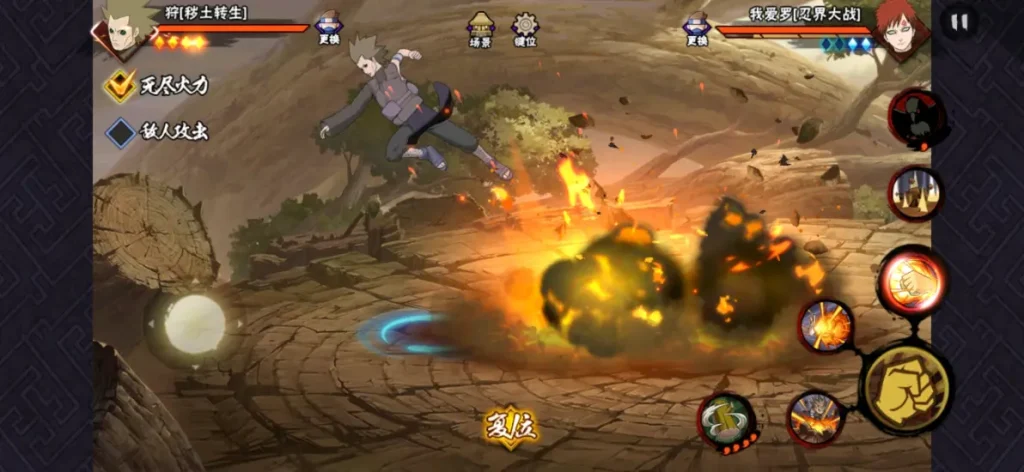Pause the battle

pos(959,23)
